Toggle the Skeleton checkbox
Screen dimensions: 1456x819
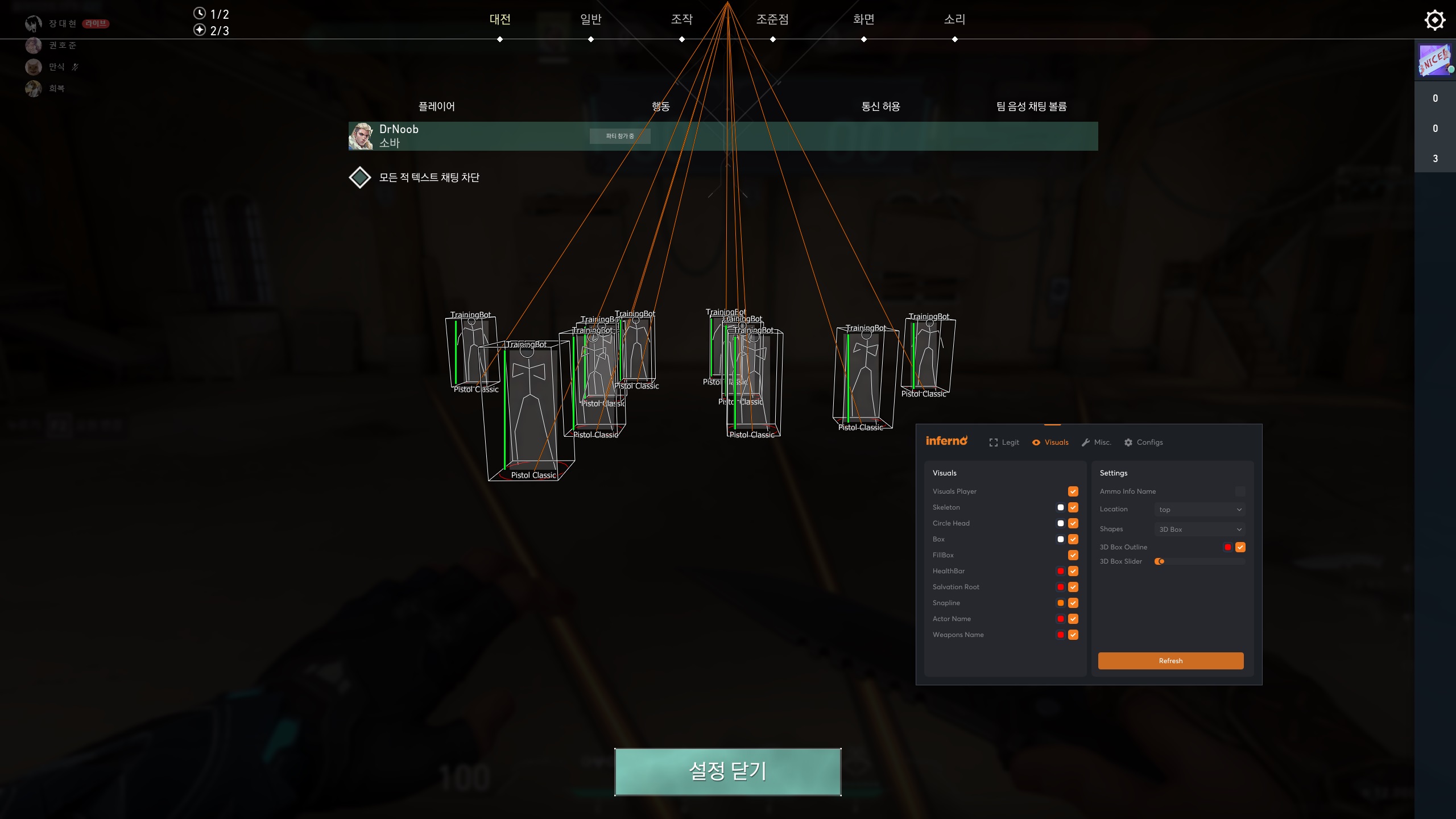point(1073,507)
